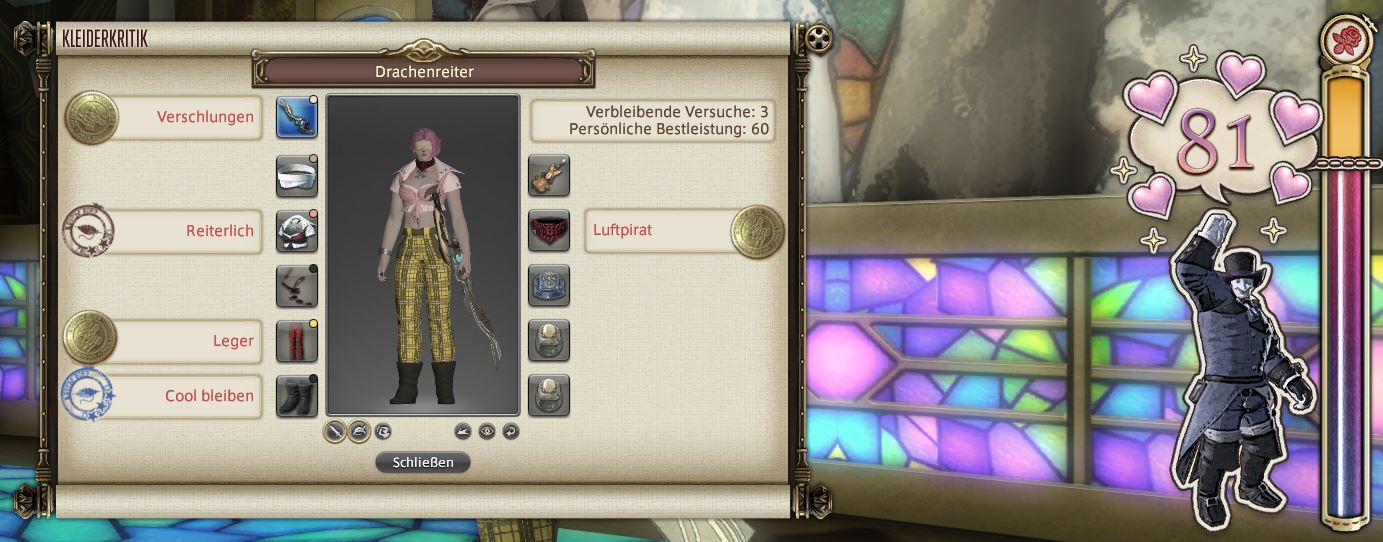Select the blue lance weapon slot
This screenshot has width=1383, height=542.
[x=297, y=116]
